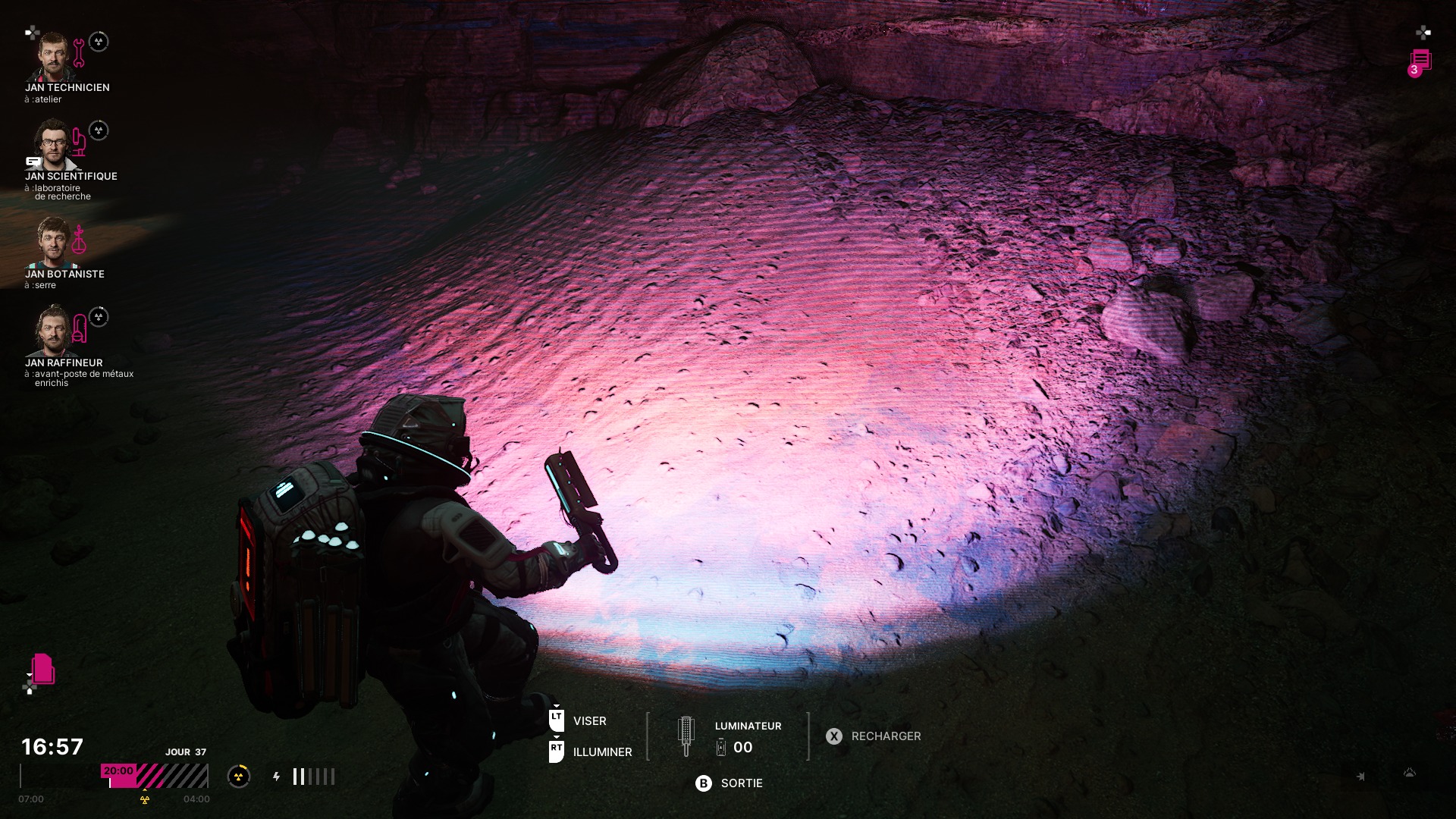Select the Jan Scientifique portrait
1456x819 pixels.
52,144
